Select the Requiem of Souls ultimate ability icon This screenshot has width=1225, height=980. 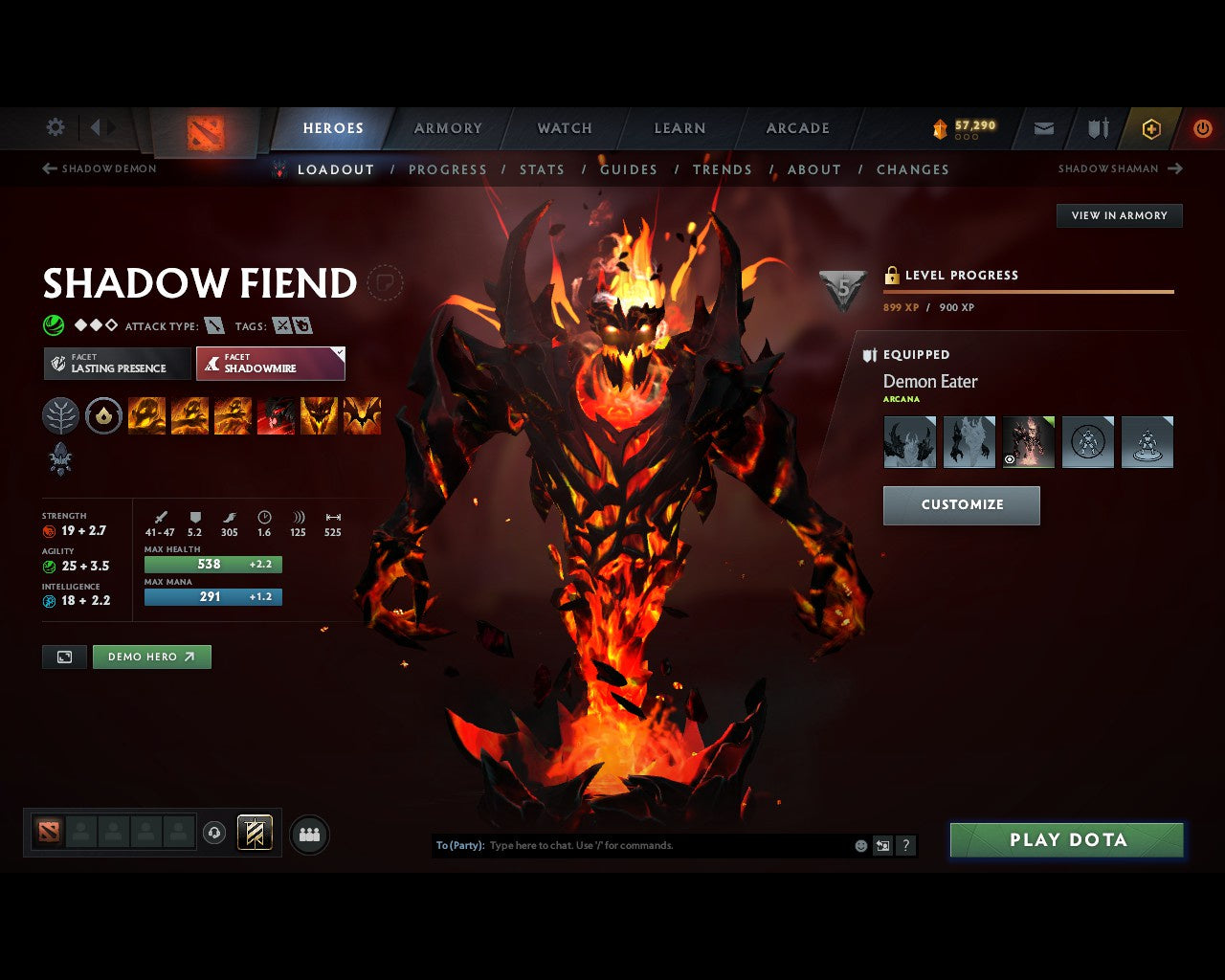[362, 415]
